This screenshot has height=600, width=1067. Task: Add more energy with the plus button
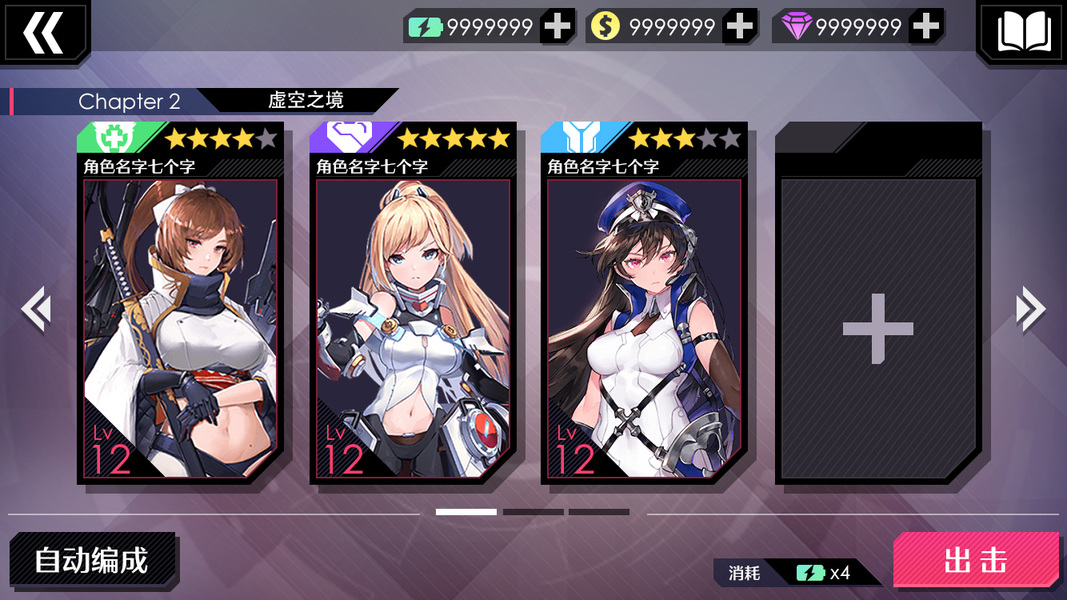558,27
